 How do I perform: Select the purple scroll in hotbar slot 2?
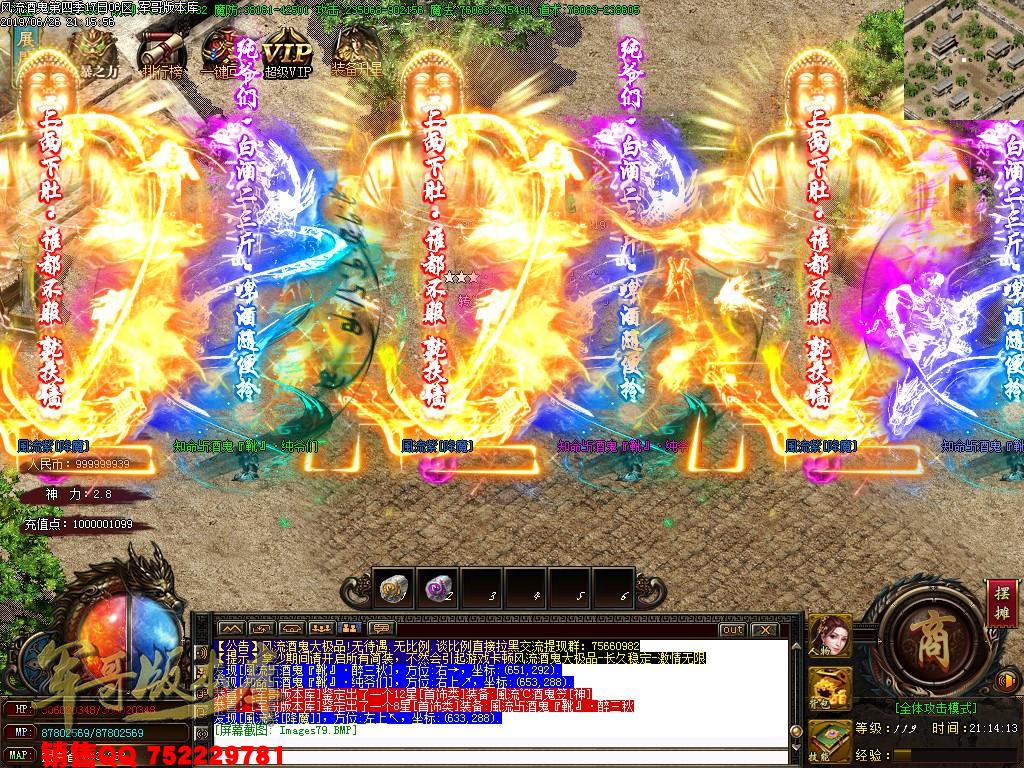437,591
